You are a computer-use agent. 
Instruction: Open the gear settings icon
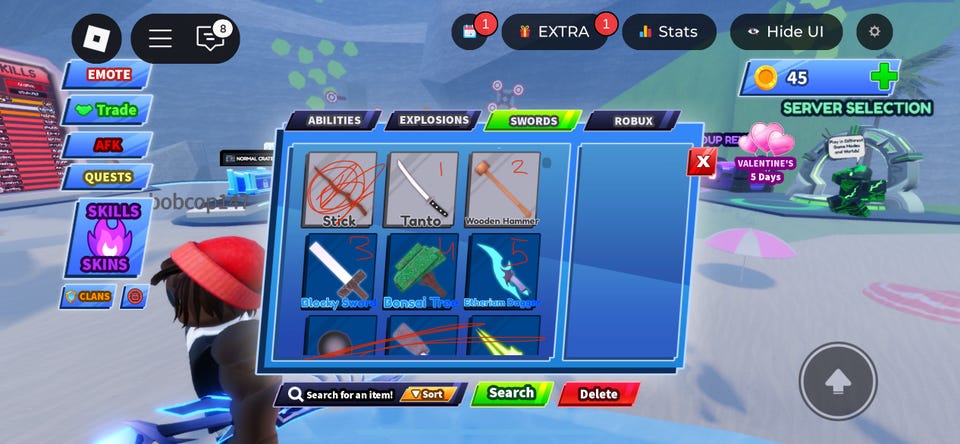click(875, 32)
